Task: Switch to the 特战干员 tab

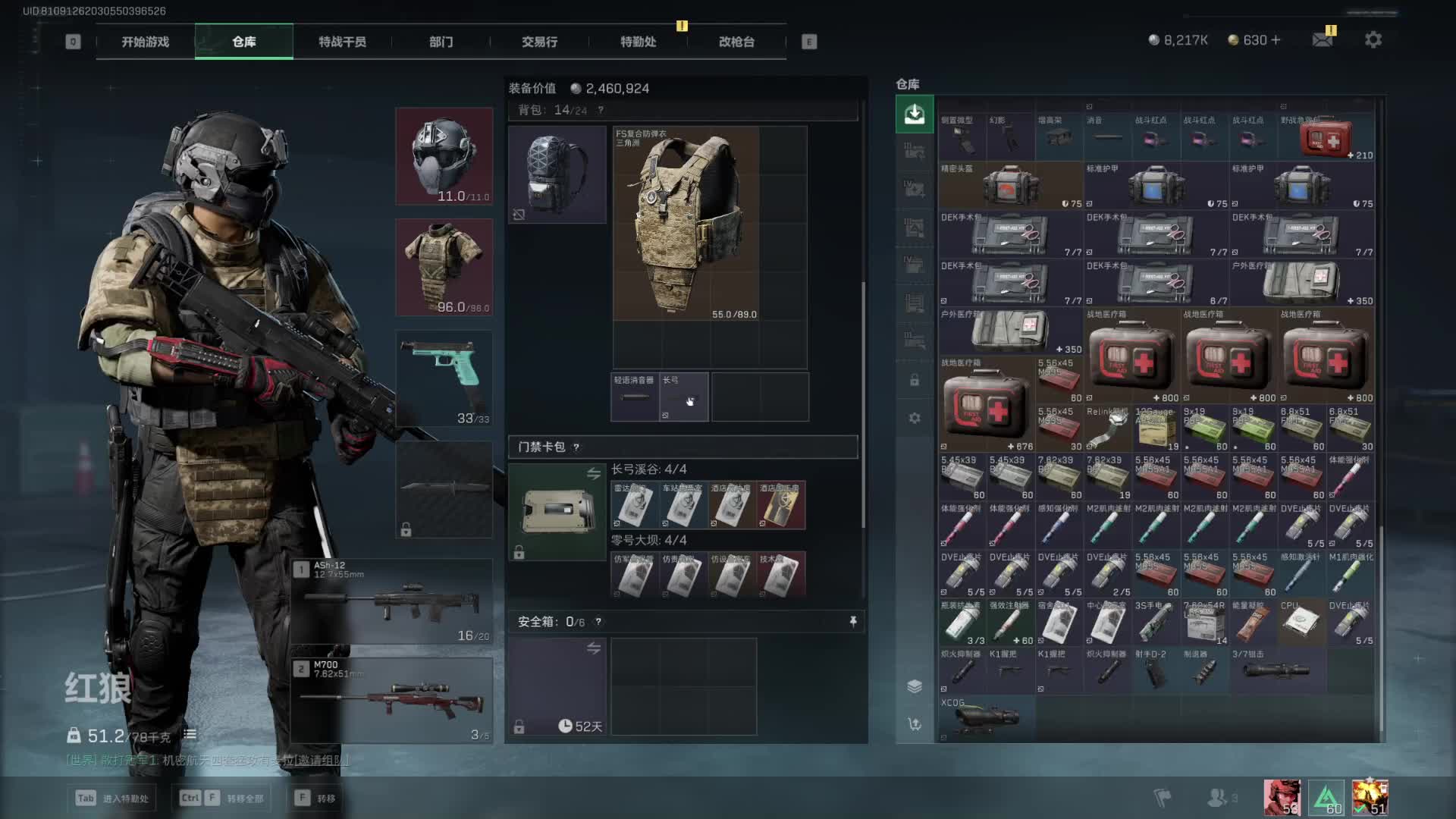Action: pyautogui.click(x=342, y=42)
